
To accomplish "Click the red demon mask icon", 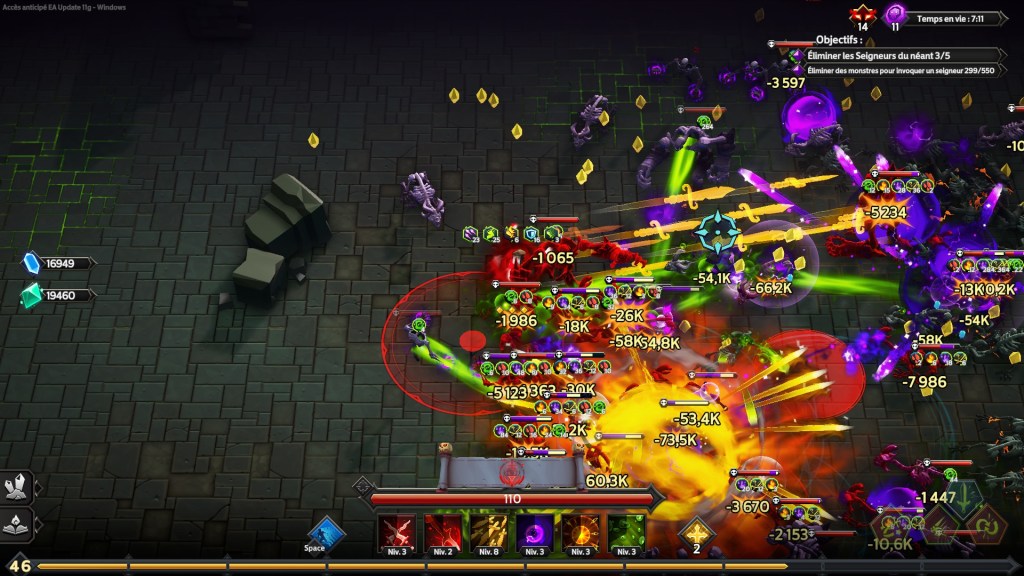I will [x=862, y=15].
